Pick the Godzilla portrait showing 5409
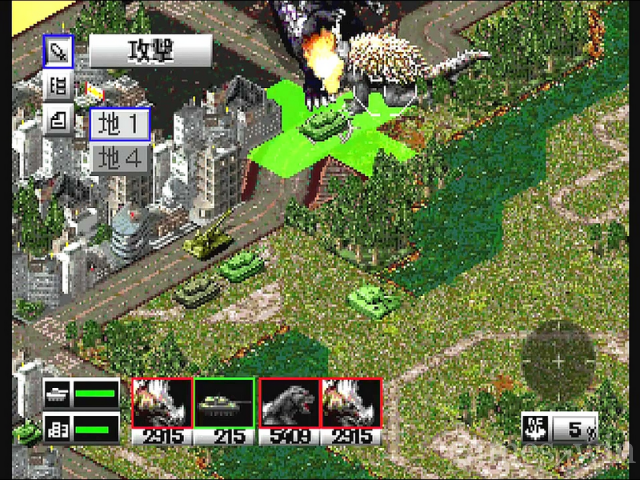Image resolution: width=640 pixels, height=480 pixels. coord(290,404)
